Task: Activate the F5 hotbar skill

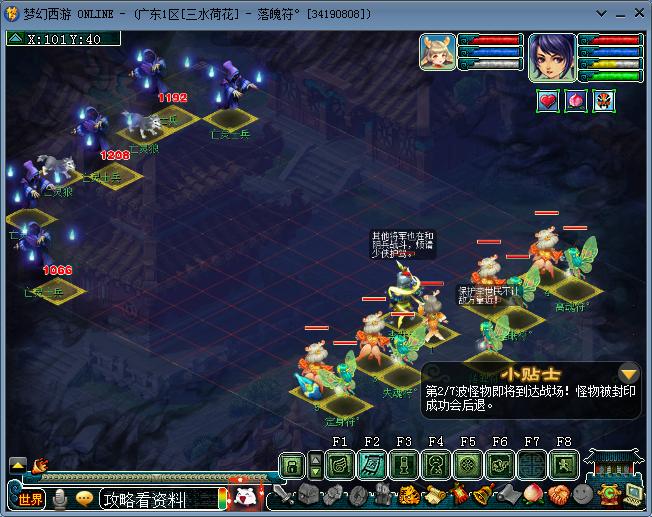Action: tap(467, 465)
